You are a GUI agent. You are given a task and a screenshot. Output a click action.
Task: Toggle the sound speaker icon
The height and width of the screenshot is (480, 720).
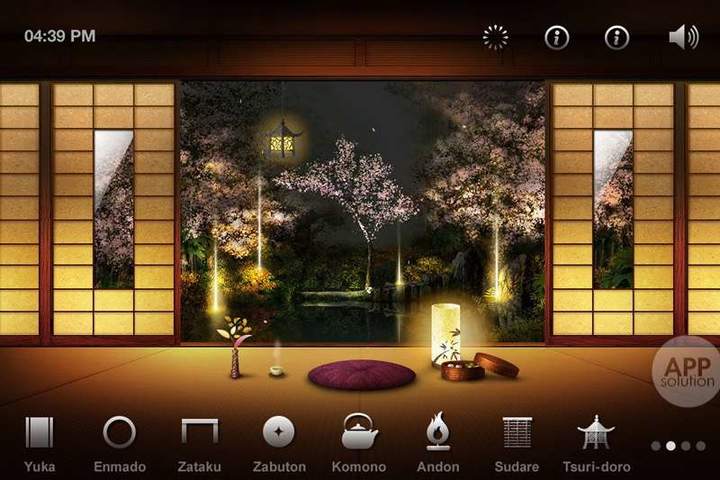(684, 38)
